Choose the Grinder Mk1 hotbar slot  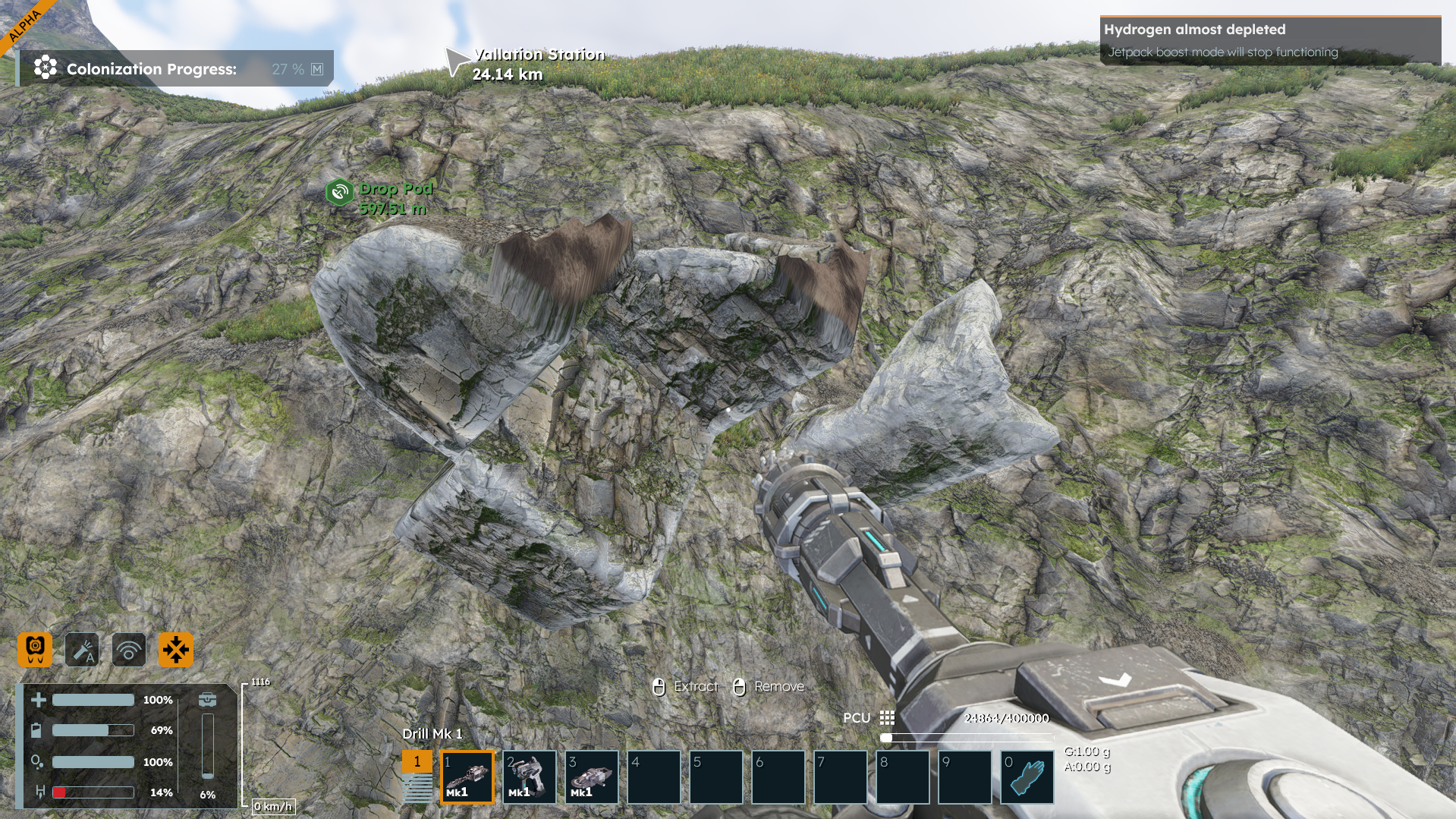tap(592, 777)
